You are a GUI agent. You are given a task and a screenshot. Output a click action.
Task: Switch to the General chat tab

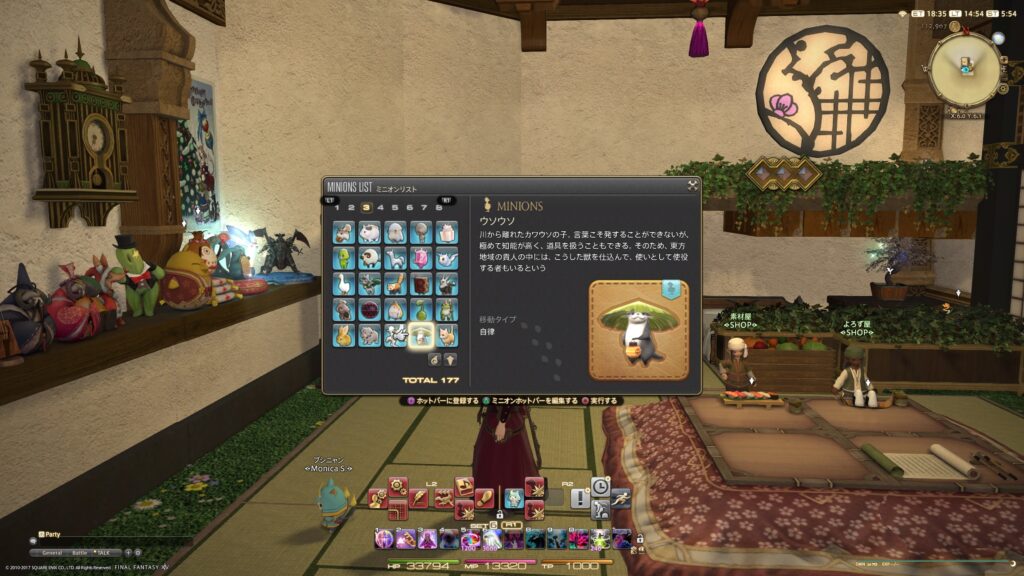tap(50, 552)
